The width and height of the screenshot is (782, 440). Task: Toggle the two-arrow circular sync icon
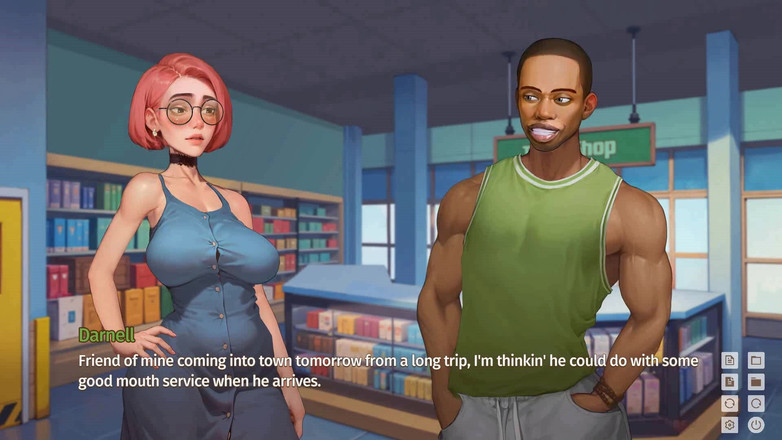[x=730, y=403]
